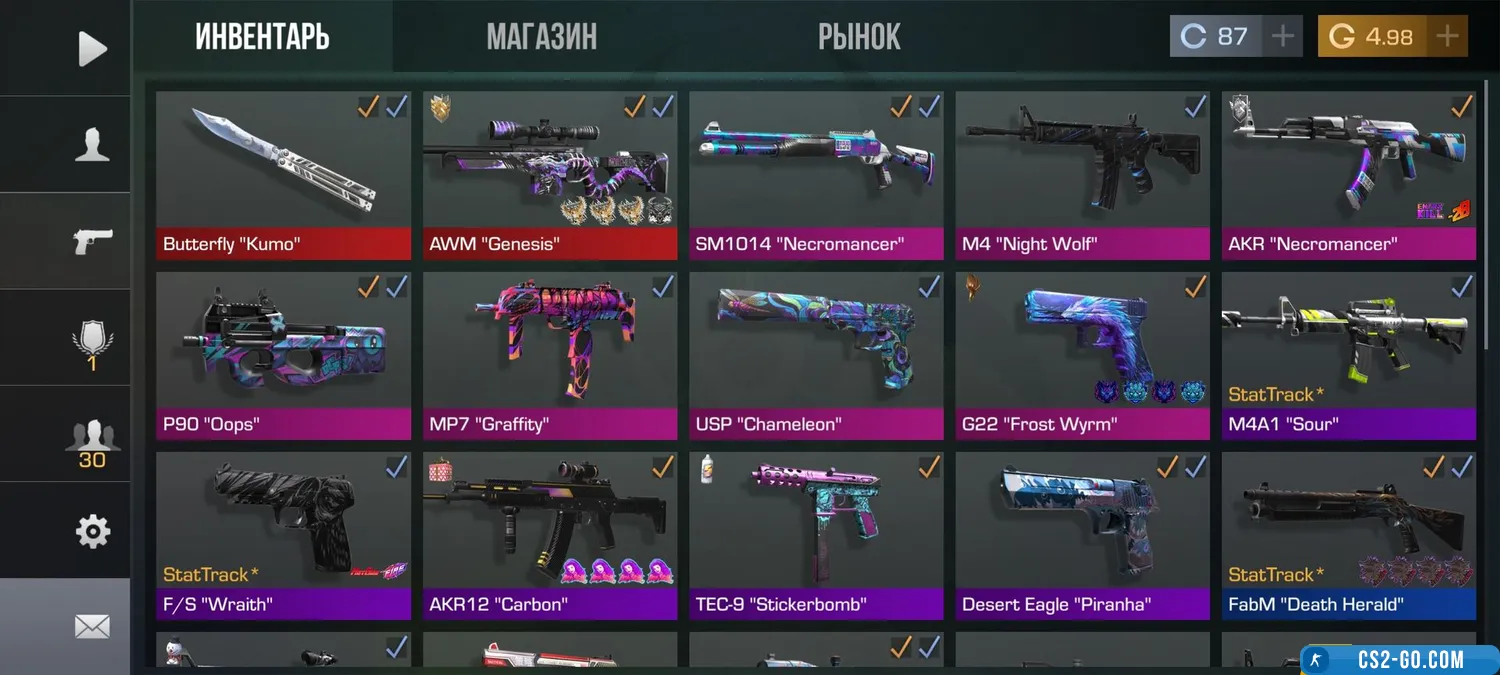Add gold with the plus button

point(1446,37)
